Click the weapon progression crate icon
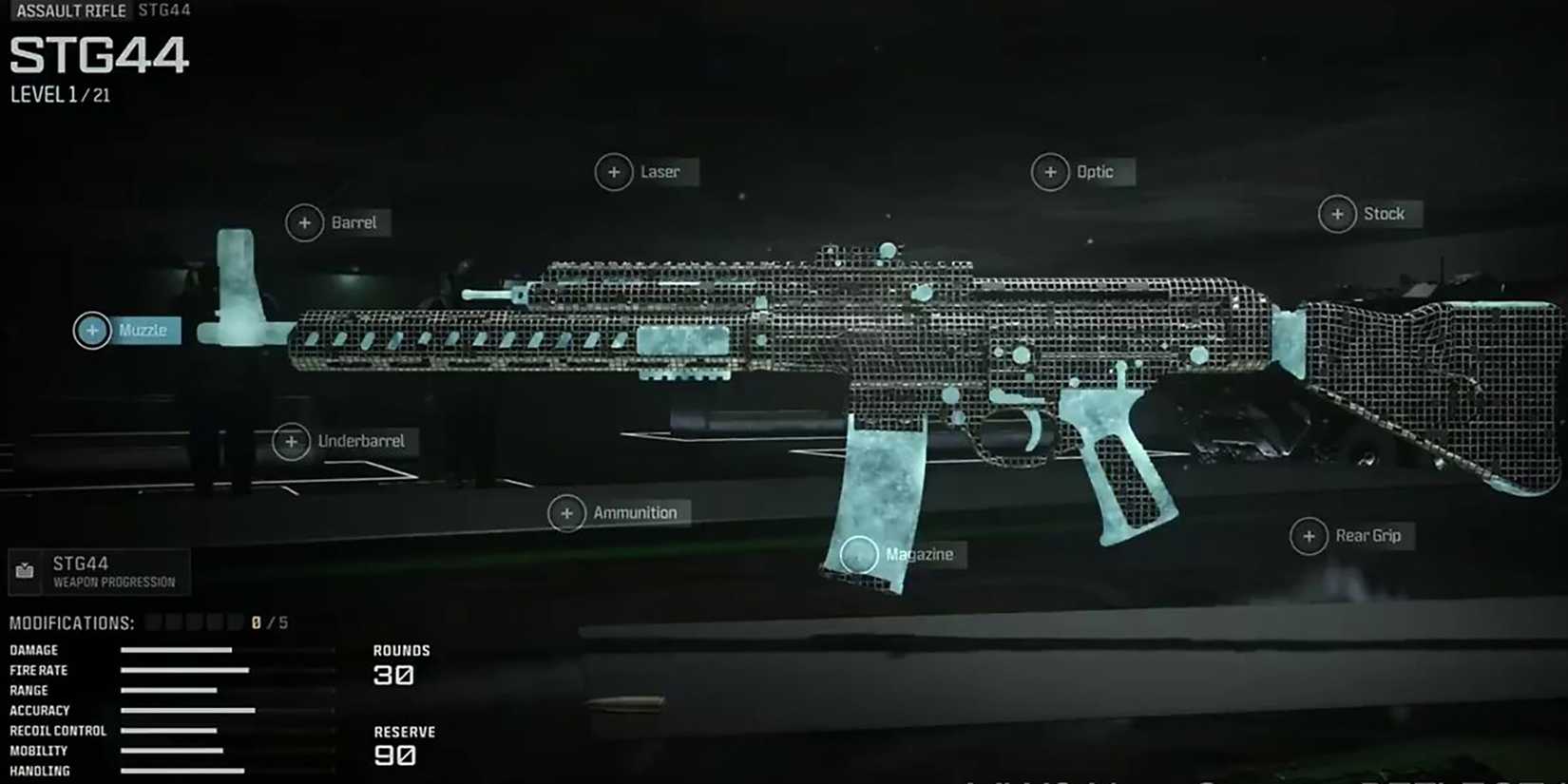 tap(26, 571)
